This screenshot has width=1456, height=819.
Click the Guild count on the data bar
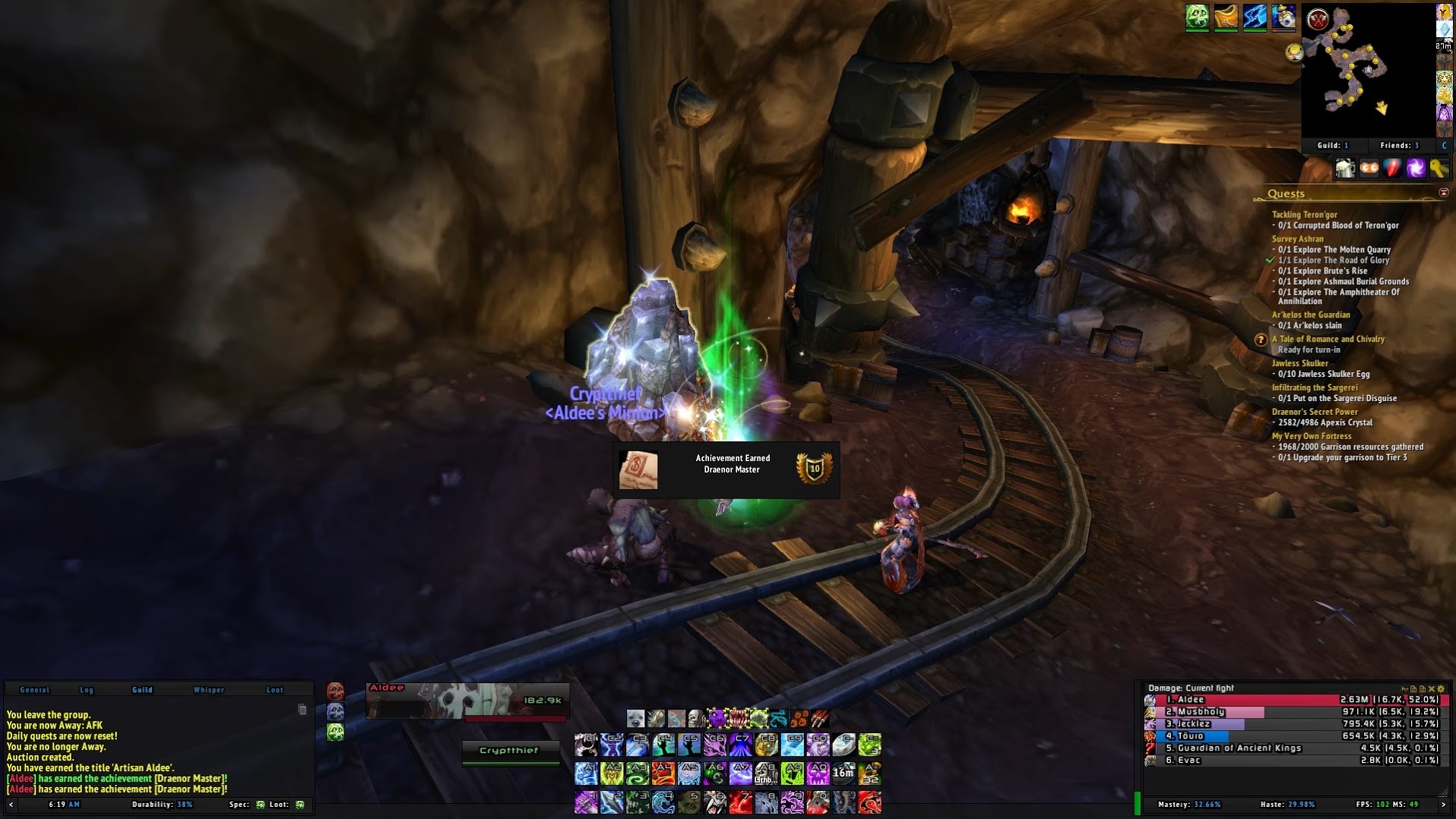[x=1333, y=145]
